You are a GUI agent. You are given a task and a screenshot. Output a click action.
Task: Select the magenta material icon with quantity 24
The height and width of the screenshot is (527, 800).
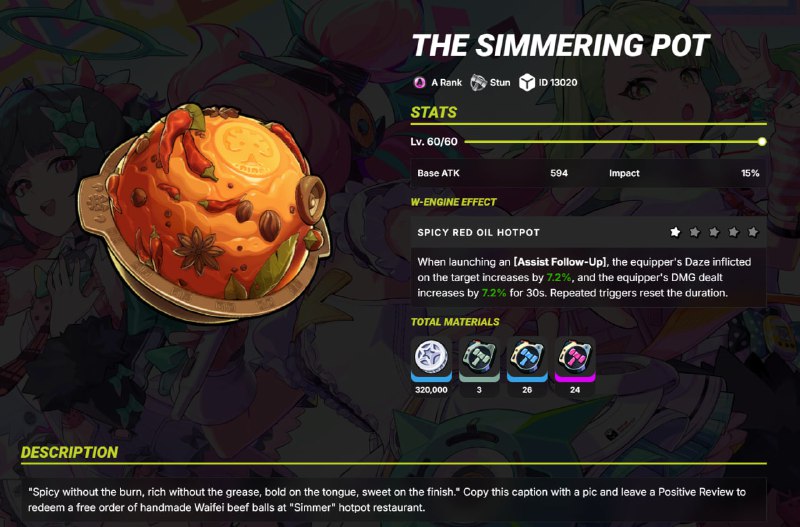(574, 358)
